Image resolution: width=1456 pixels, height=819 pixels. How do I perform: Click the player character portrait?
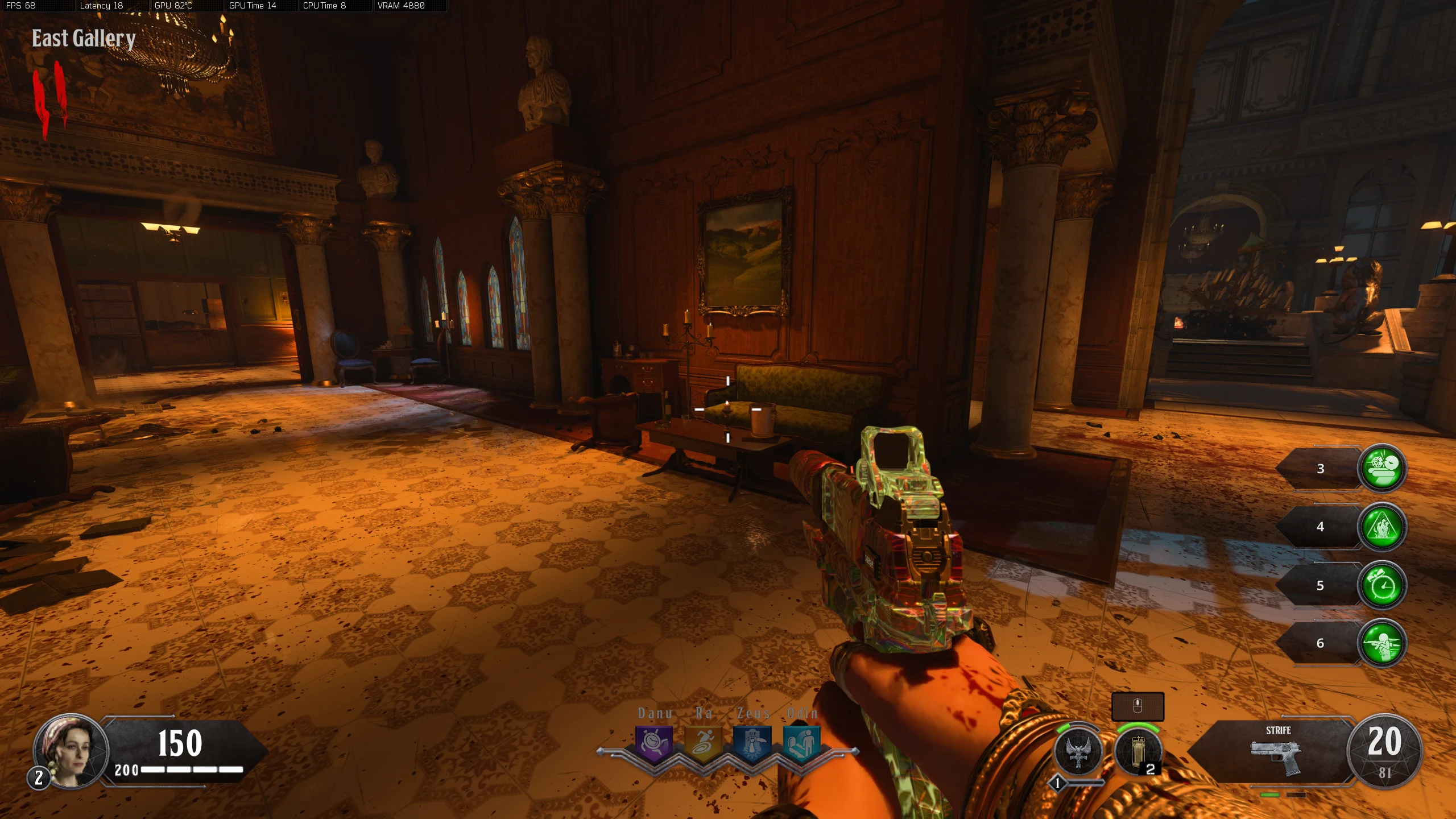click(x=72, y=751)
